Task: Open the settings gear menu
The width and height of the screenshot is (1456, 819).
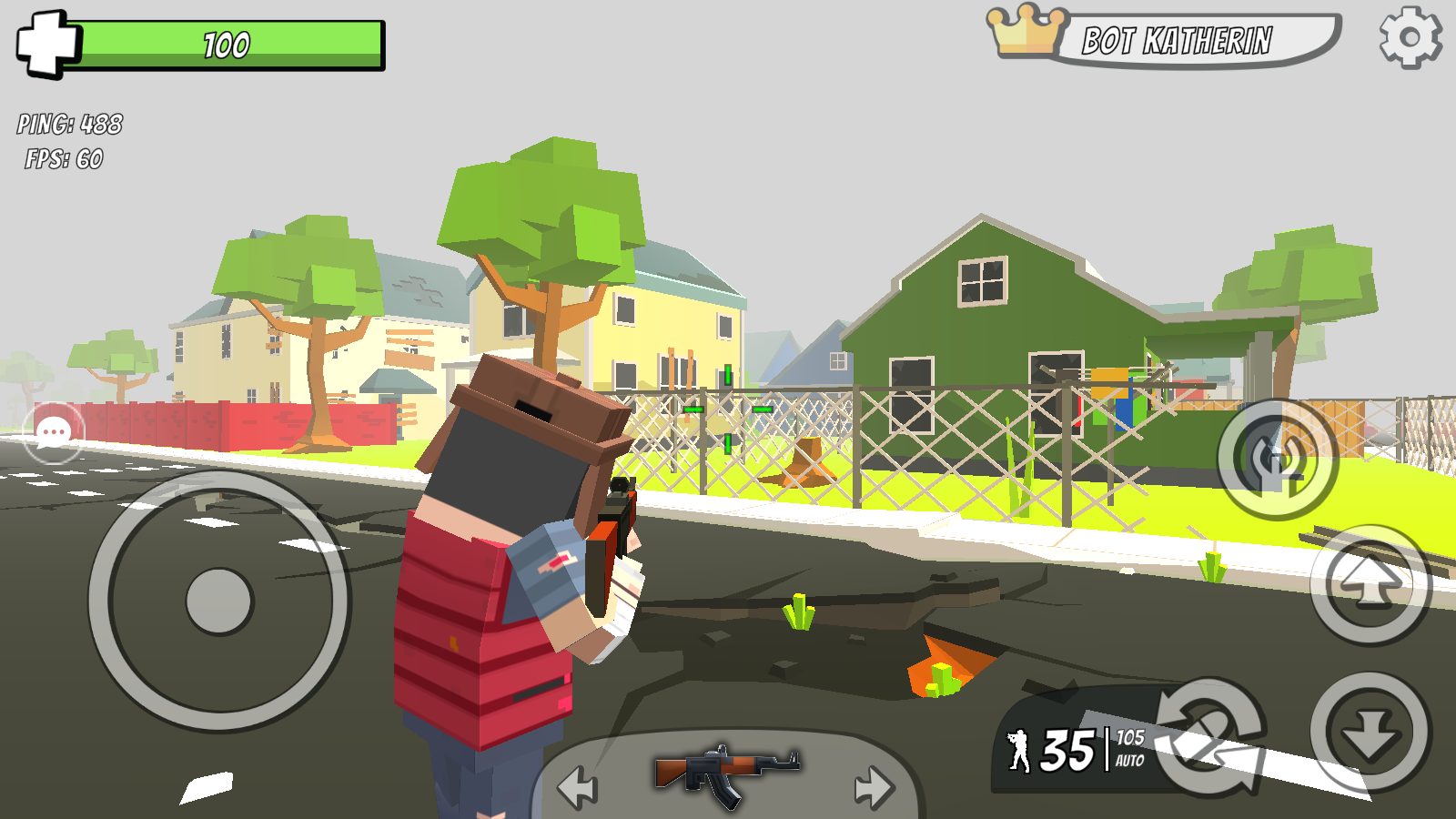Action: (1410, 37)
